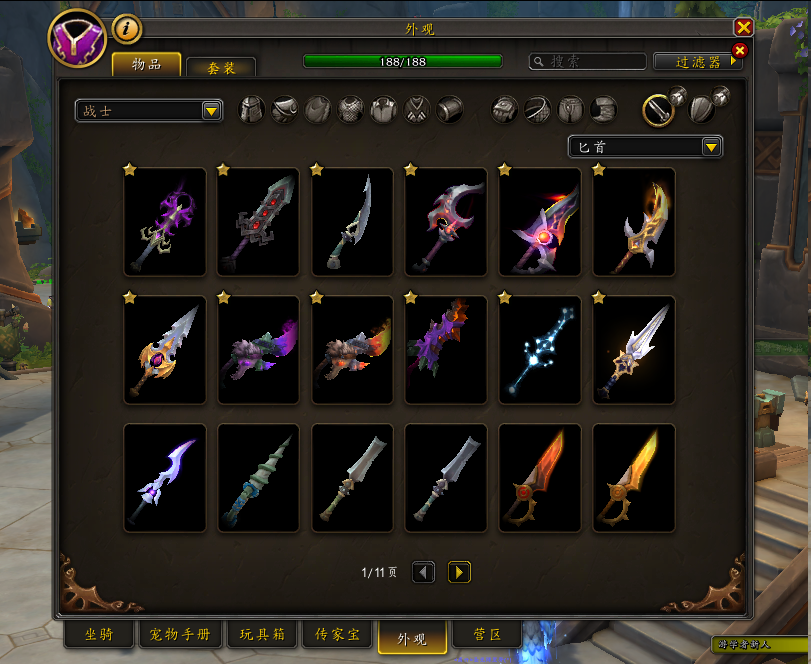Choose the gloves slot filter icon
Viewport: 811px width, 664px height.
(505, 109)
